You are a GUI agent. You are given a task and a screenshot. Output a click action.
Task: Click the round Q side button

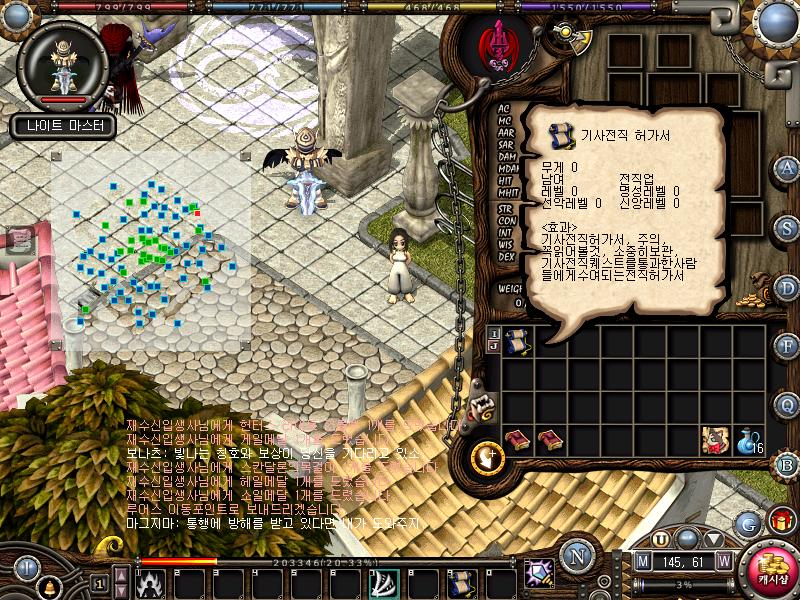coord(787,405)
